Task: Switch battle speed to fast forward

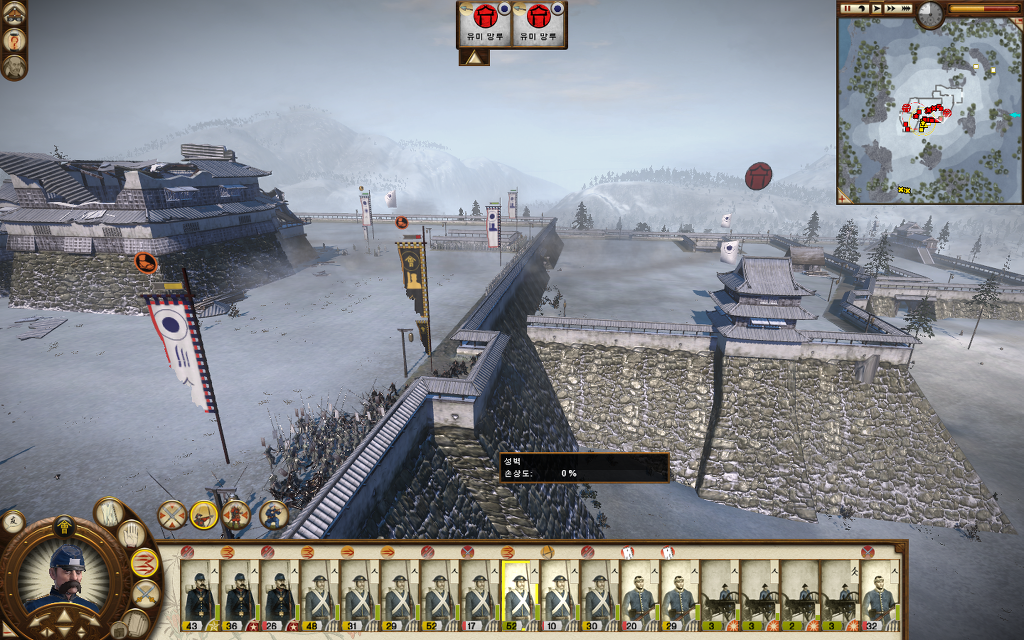Action: 891,8
